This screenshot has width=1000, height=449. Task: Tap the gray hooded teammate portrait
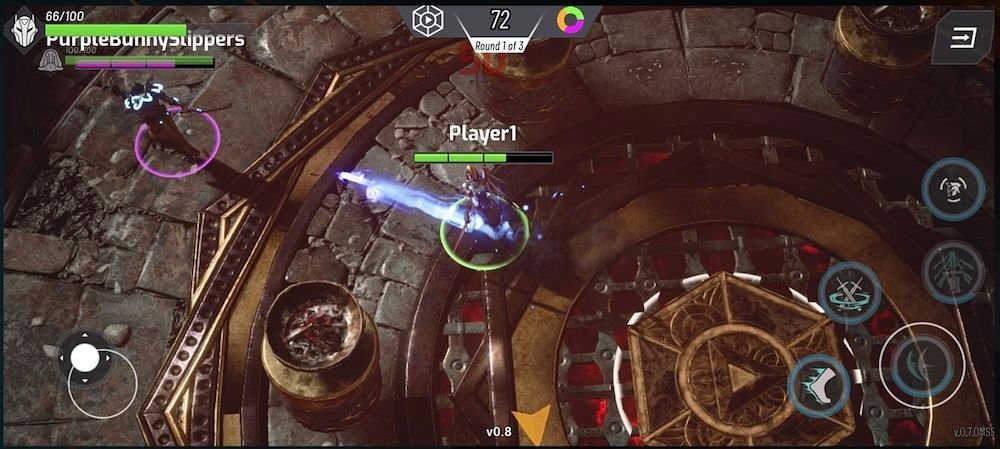(48, 62)
